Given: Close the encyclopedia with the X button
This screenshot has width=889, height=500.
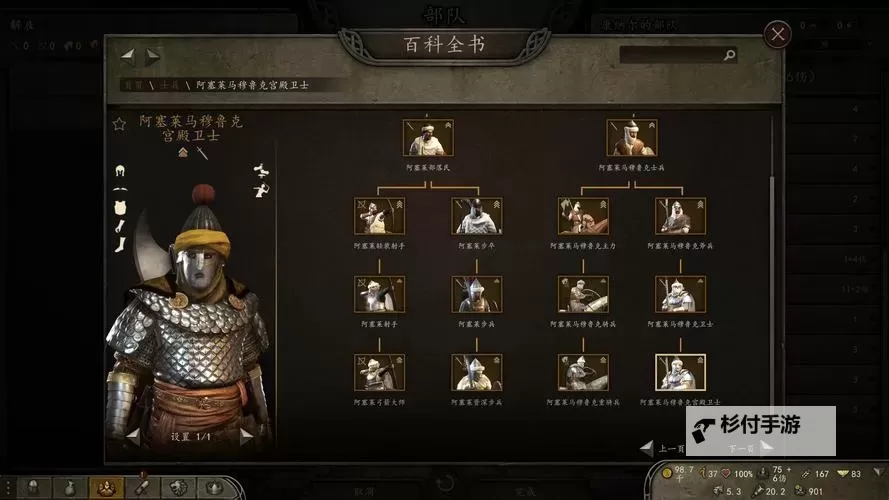Looking at the screenshot, I should [x=777, y=35].
